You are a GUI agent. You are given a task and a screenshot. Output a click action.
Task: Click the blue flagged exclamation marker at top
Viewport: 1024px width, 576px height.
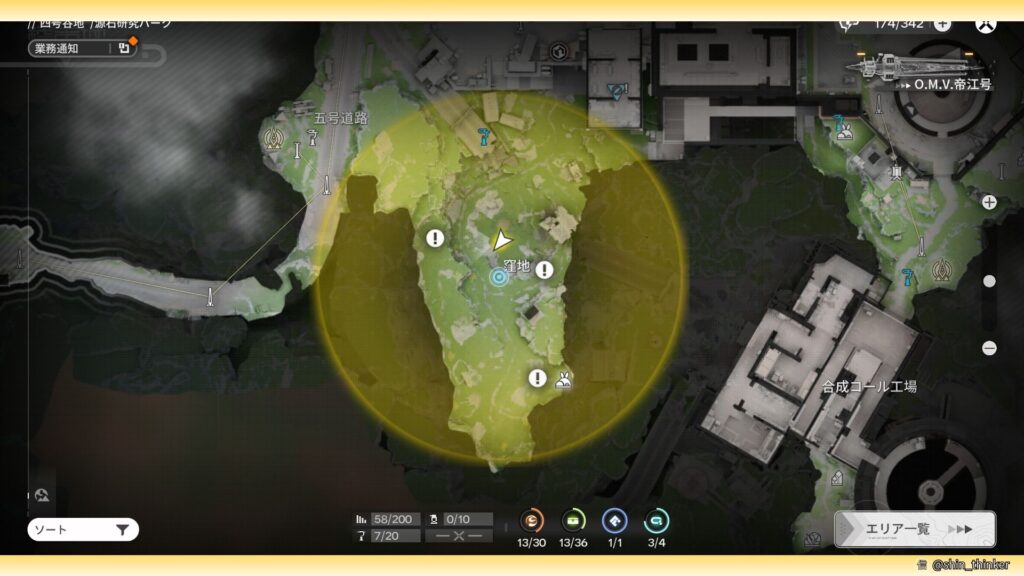click(619, 90)
